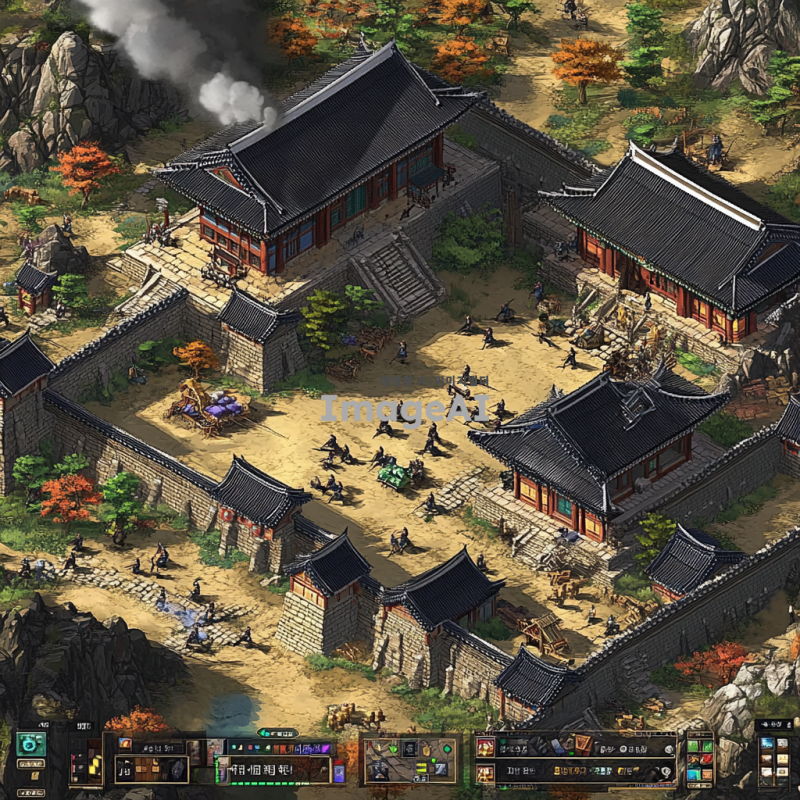This screenshot has width=800, height=800.
Task: Click the teal camera icon button
Action: (31, 744)
